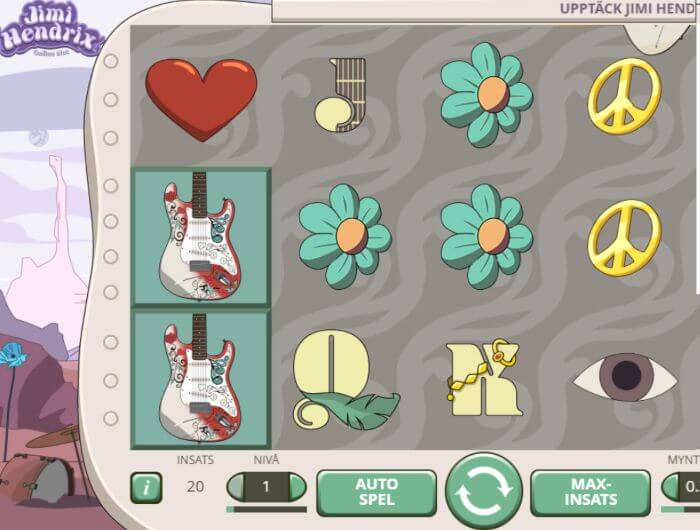The height and width of the screenshot is (530, 700).
Task: Start Auto Spel autoplay
Action: [x=376, y=491]
